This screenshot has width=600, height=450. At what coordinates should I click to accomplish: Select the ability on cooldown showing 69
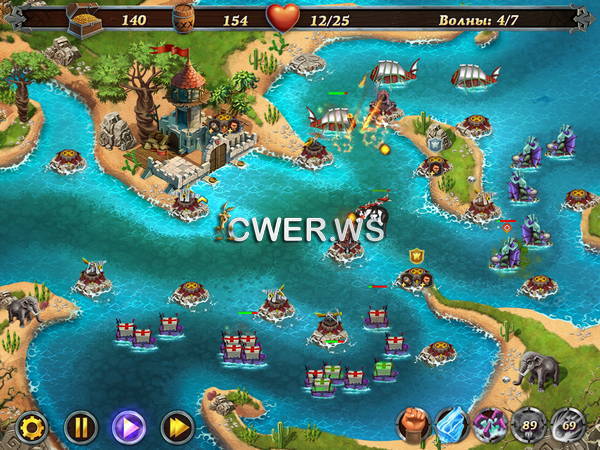(x=566, y=425)
